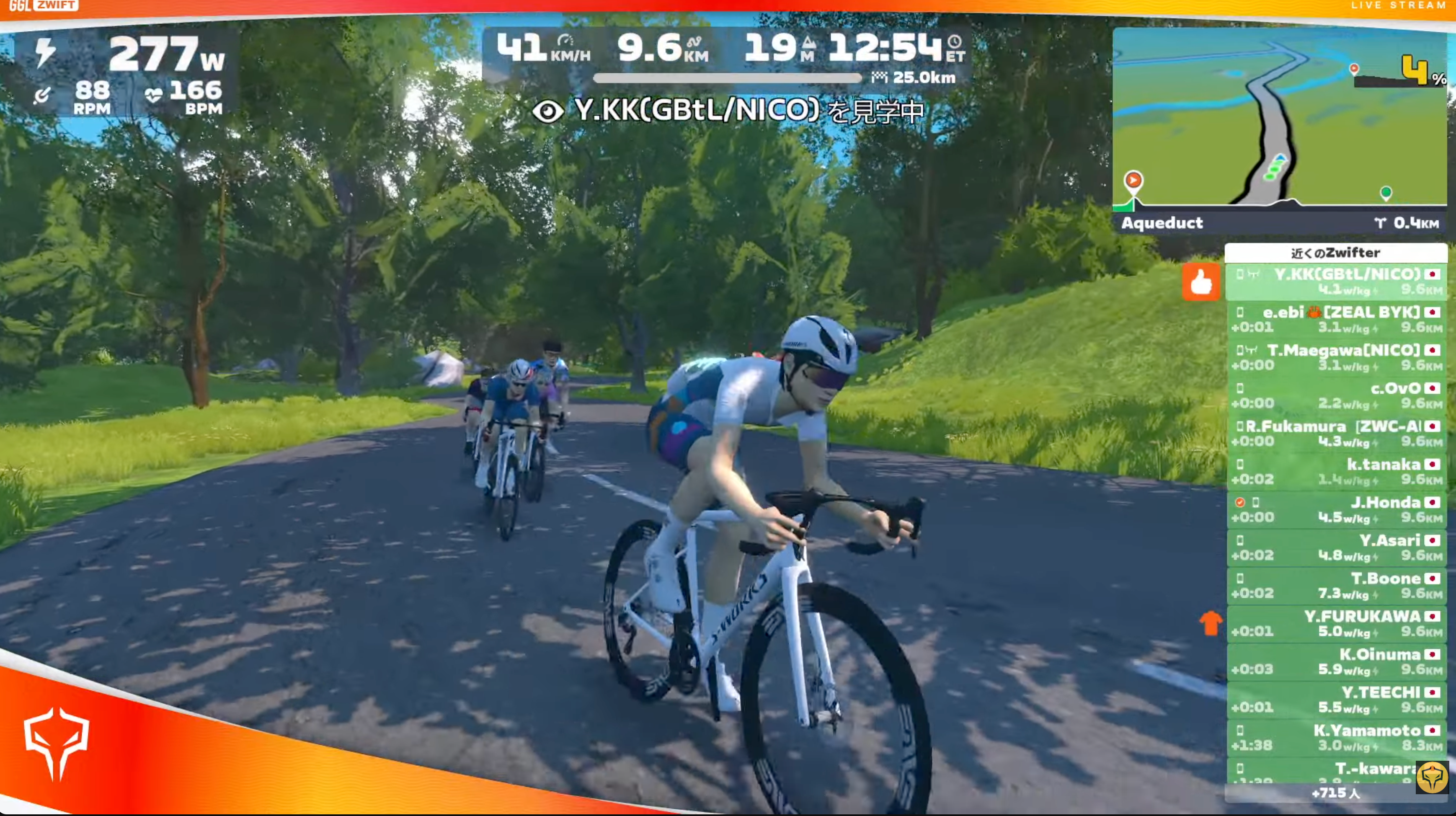Select rider Y.KK(GBtL/NICO) in the nearby list

[x=1336, y=281]
